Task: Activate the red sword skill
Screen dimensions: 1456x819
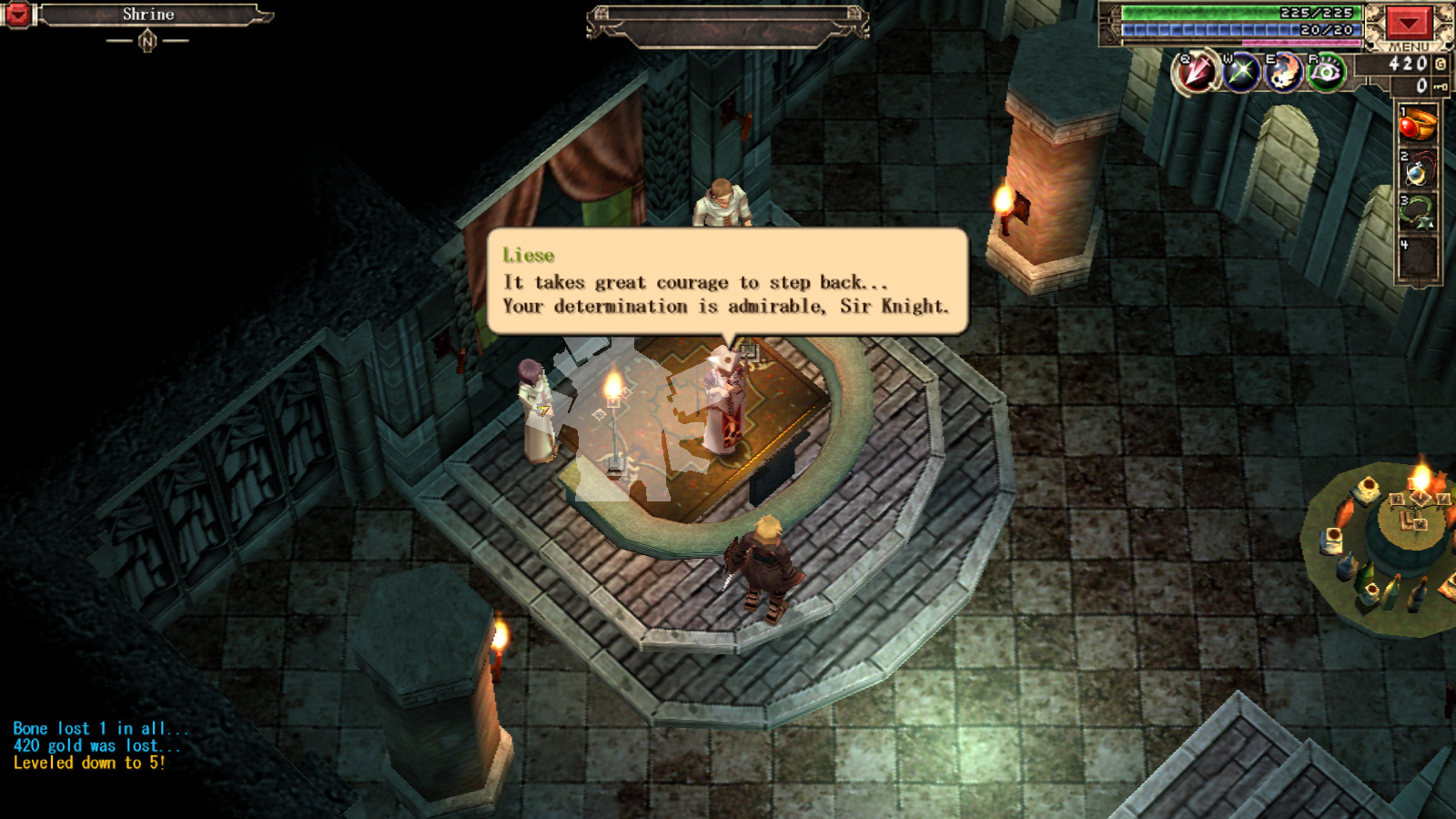Action: (1195, 72)
